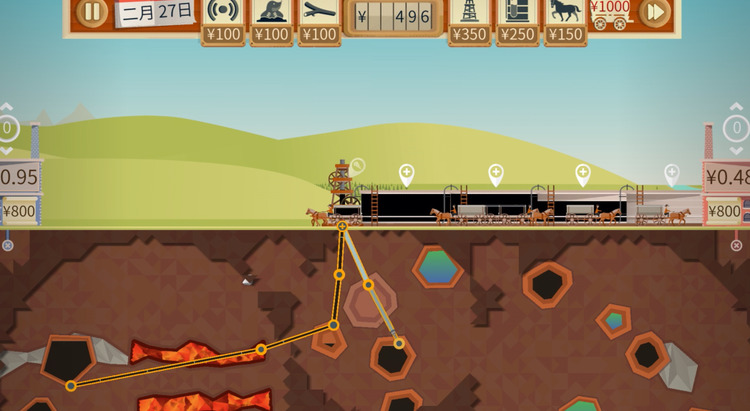Click the ¥800 button on the left factory
This screenshot has width=750, height=411.
pyautogui.click(x=20, y=211)
